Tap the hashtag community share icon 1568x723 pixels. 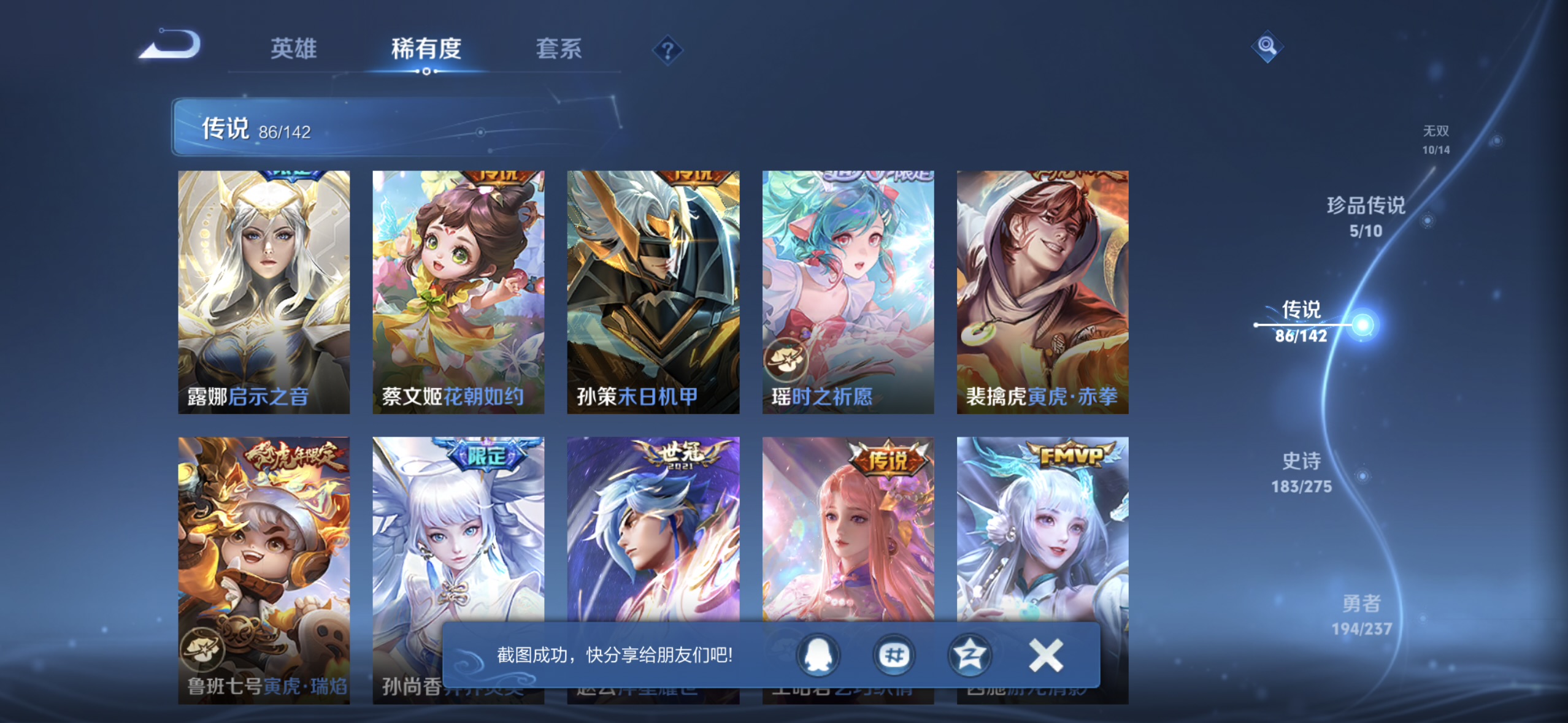[x=894, y=656]
